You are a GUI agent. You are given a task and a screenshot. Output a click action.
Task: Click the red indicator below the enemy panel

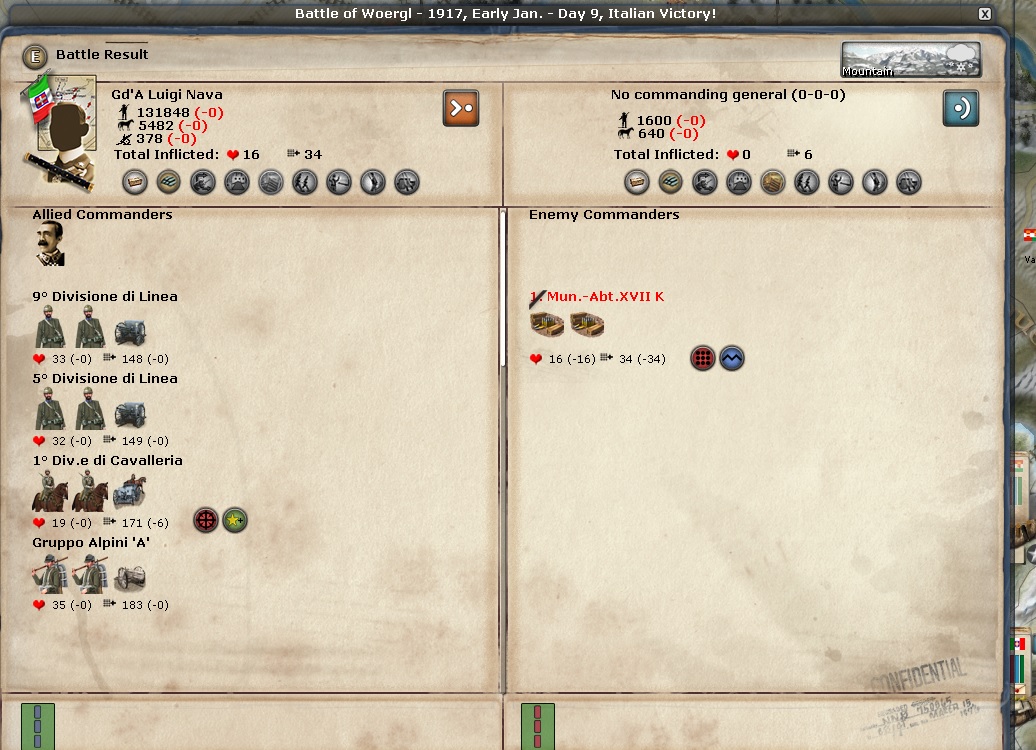pyautogui.click(x=538, y=724)
